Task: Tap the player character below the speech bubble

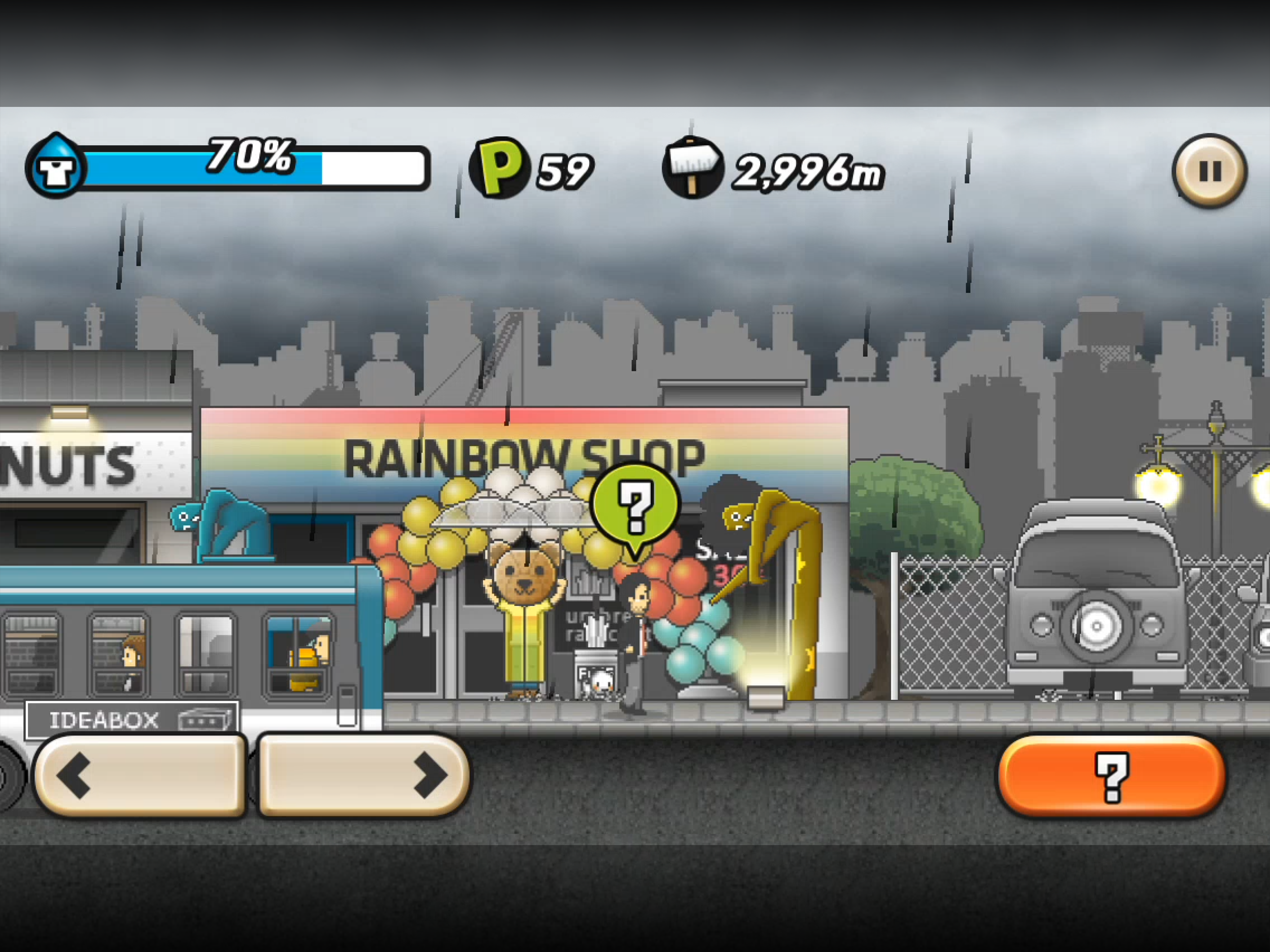Action: click(x=635, y=626)
